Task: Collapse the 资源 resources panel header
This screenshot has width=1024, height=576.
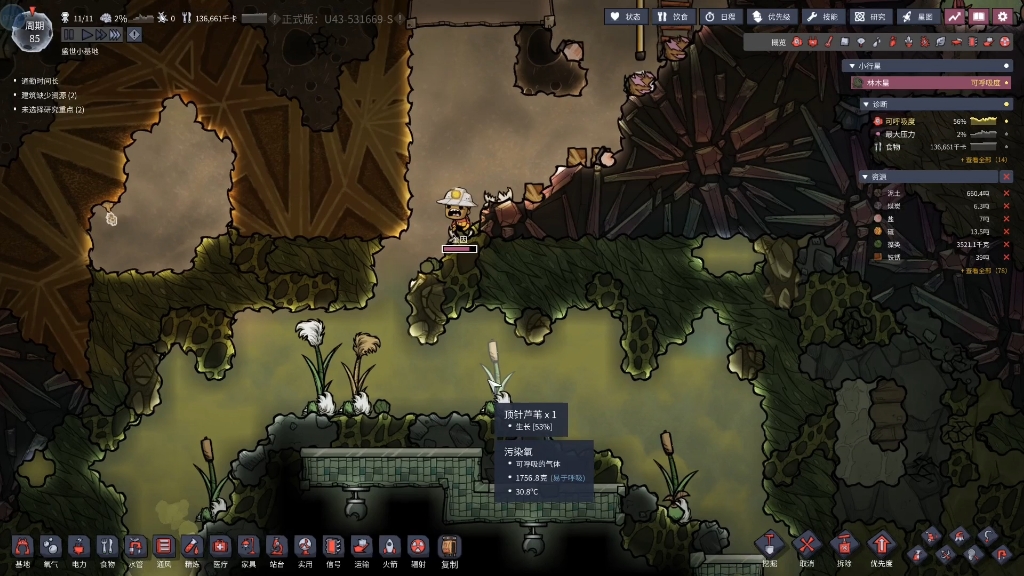Action: pyautogui.click(x=865, y=176)
